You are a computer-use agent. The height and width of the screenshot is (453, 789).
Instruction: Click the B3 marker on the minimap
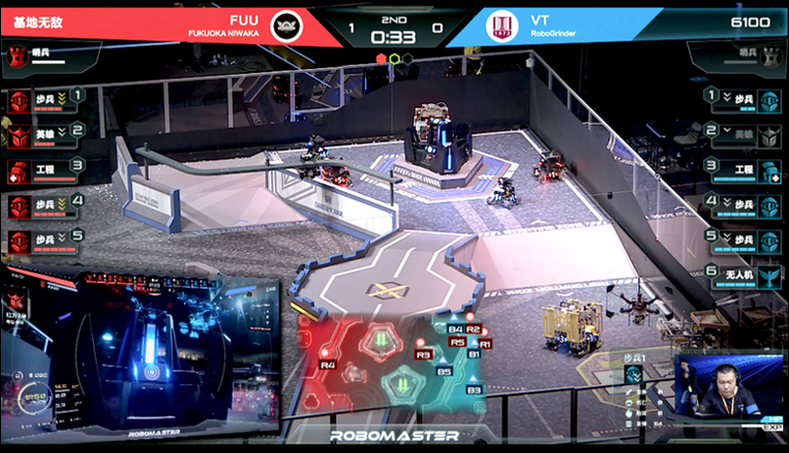(474, 390)
